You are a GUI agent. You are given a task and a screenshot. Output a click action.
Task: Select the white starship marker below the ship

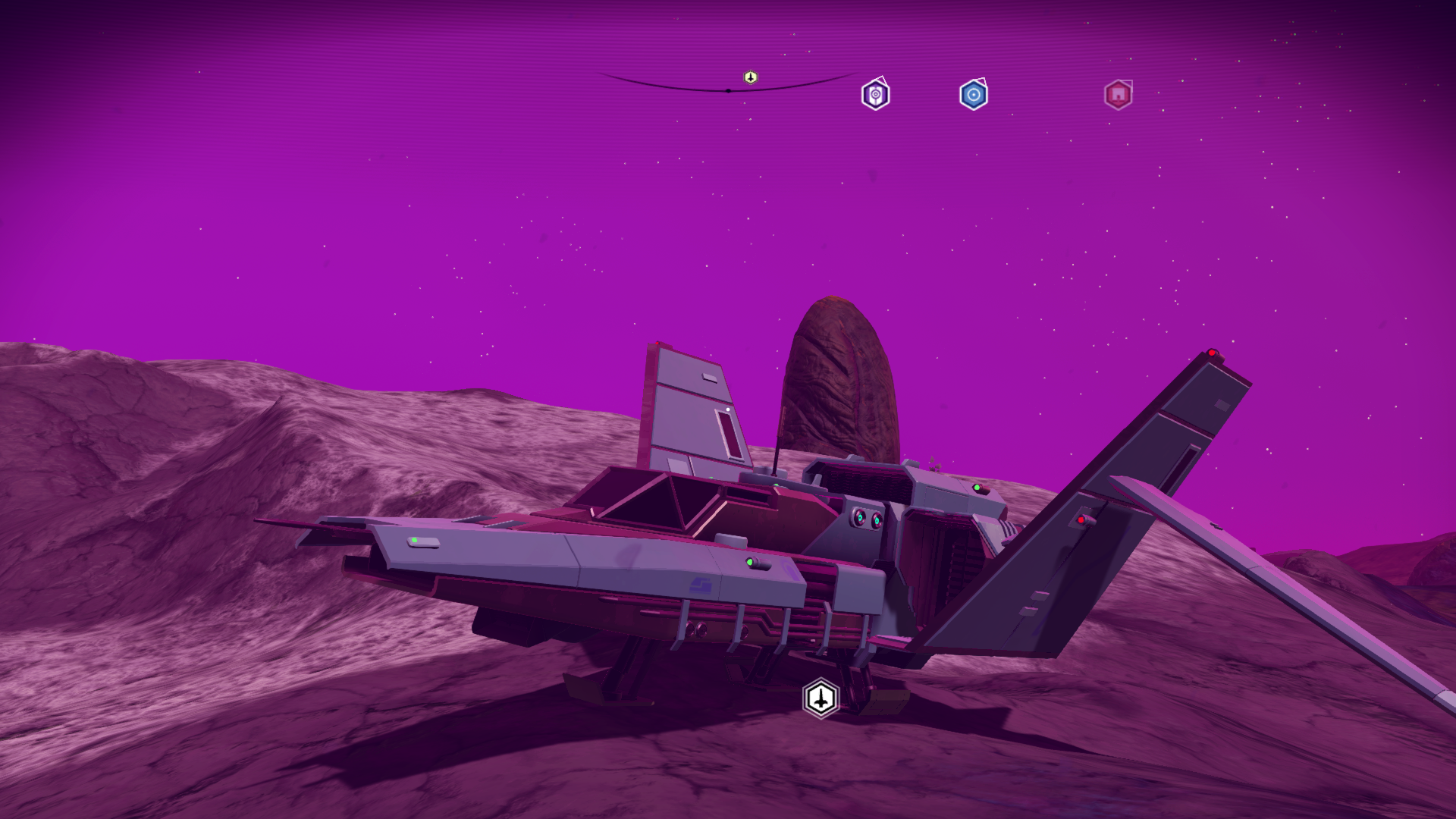click(821, 698)
